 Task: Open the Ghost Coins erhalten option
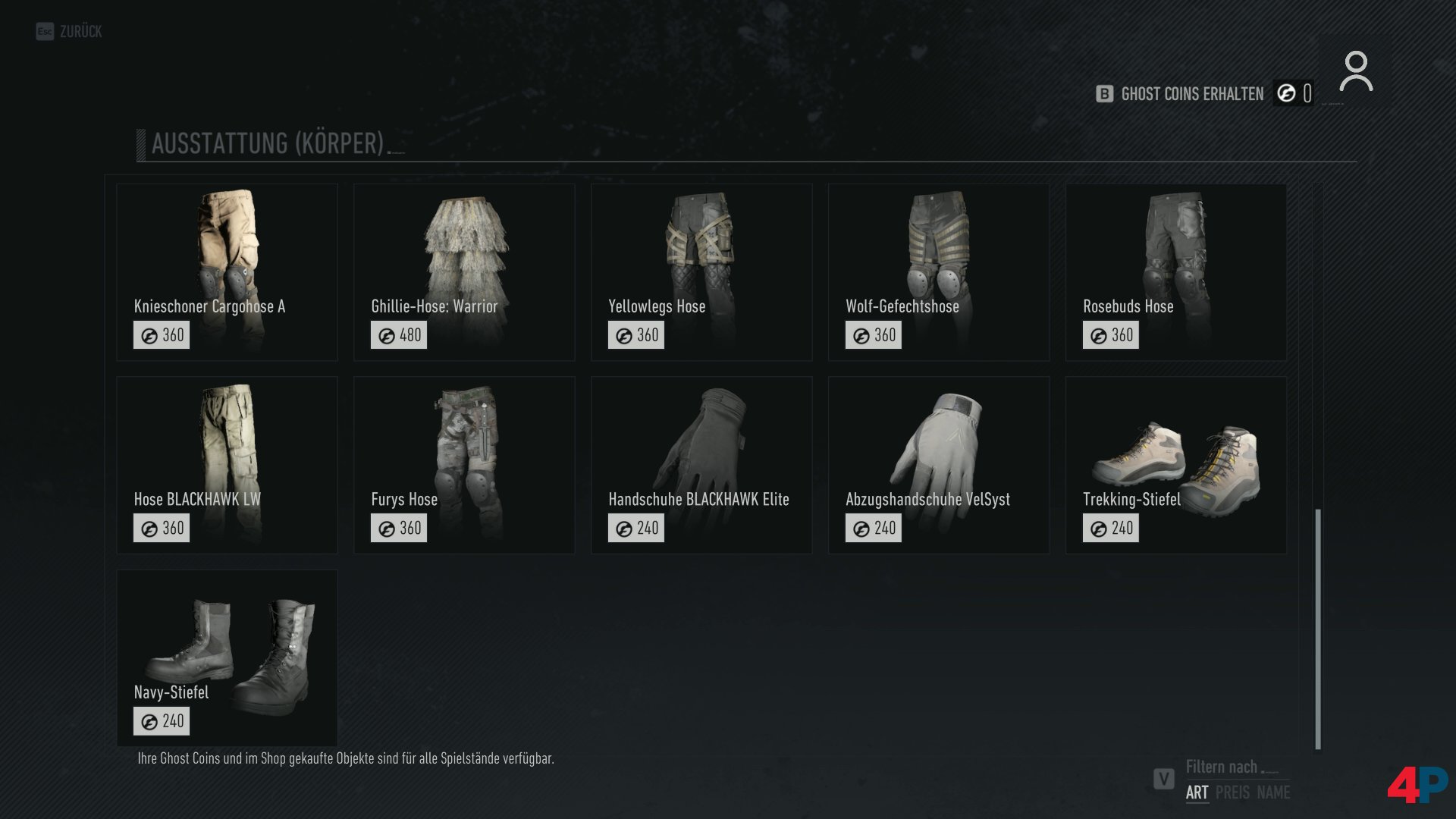(x=1191, y=94)
